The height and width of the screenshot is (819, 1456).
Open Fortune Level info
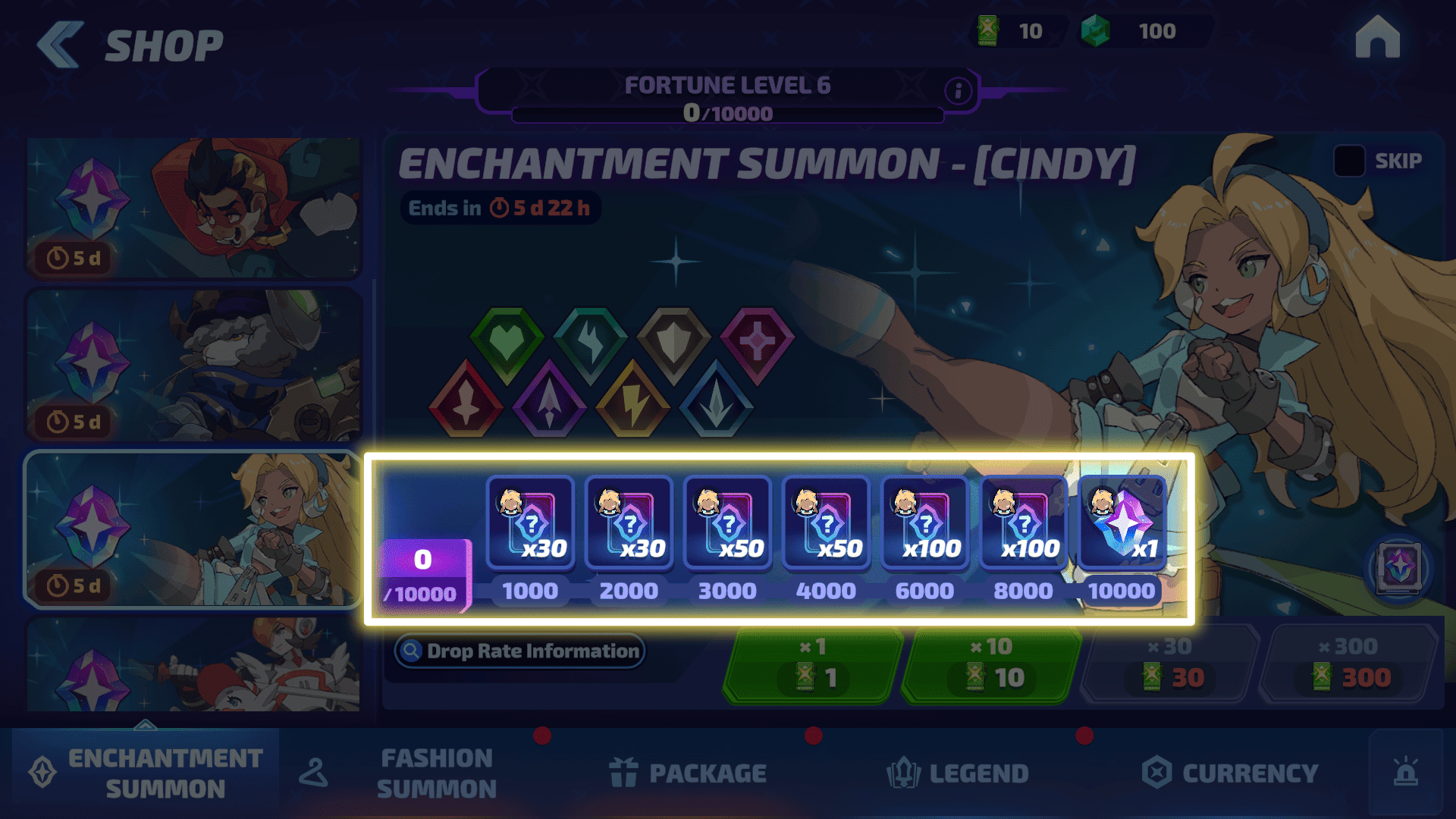coord(958,91)
